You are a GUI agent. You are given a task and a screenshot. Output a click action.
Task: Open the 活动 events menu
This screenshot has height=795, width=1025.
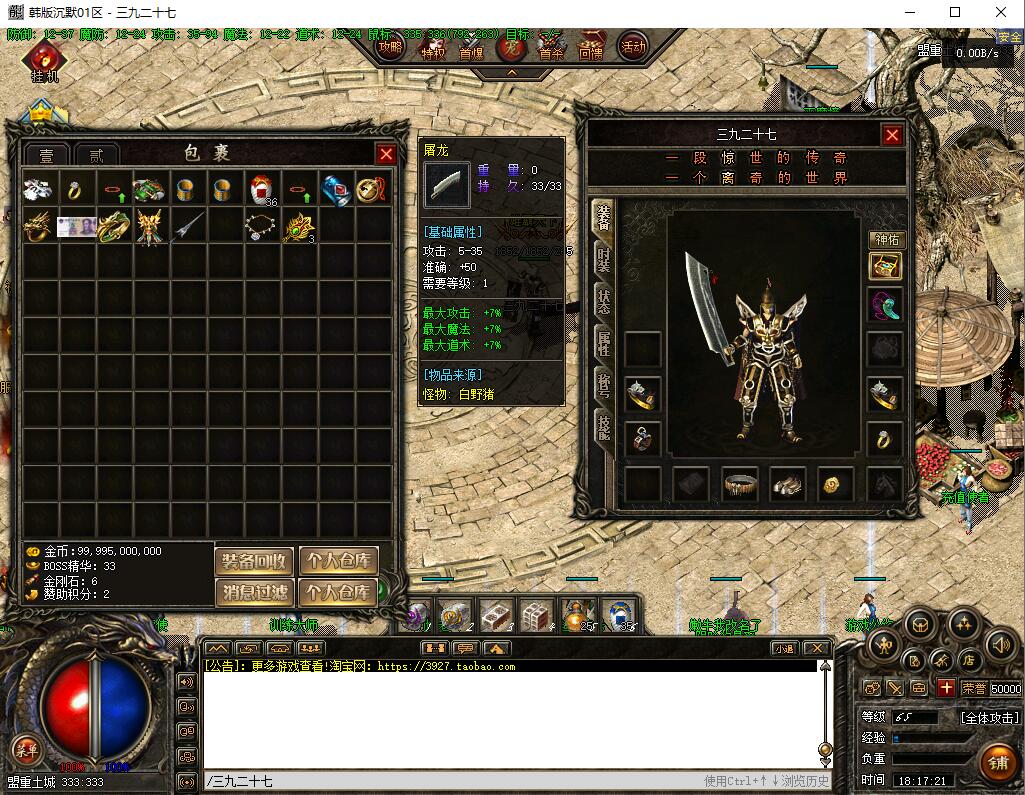[632, 46]
